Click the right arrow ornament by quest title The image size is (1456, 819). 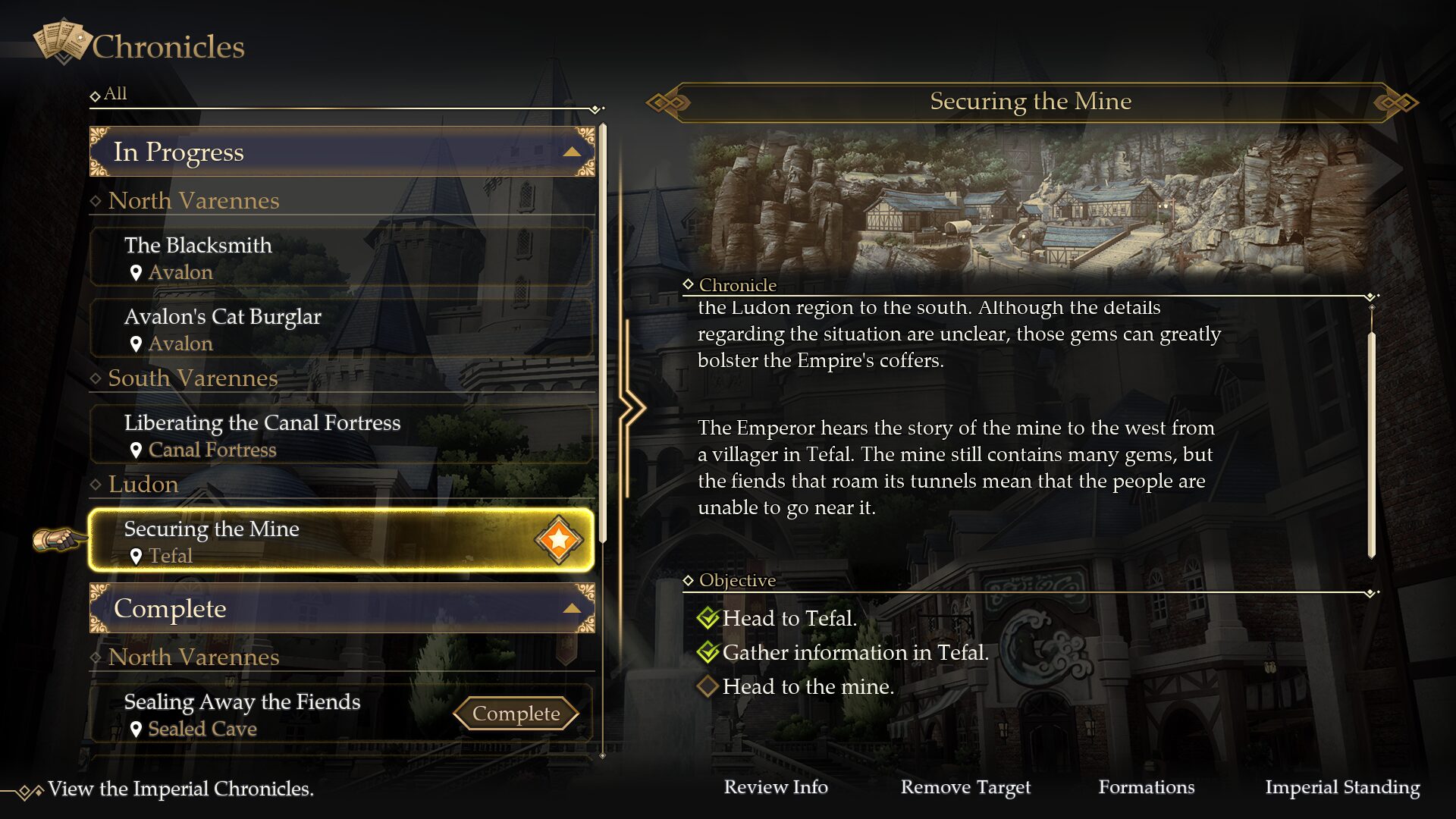tap(1396, 102)
